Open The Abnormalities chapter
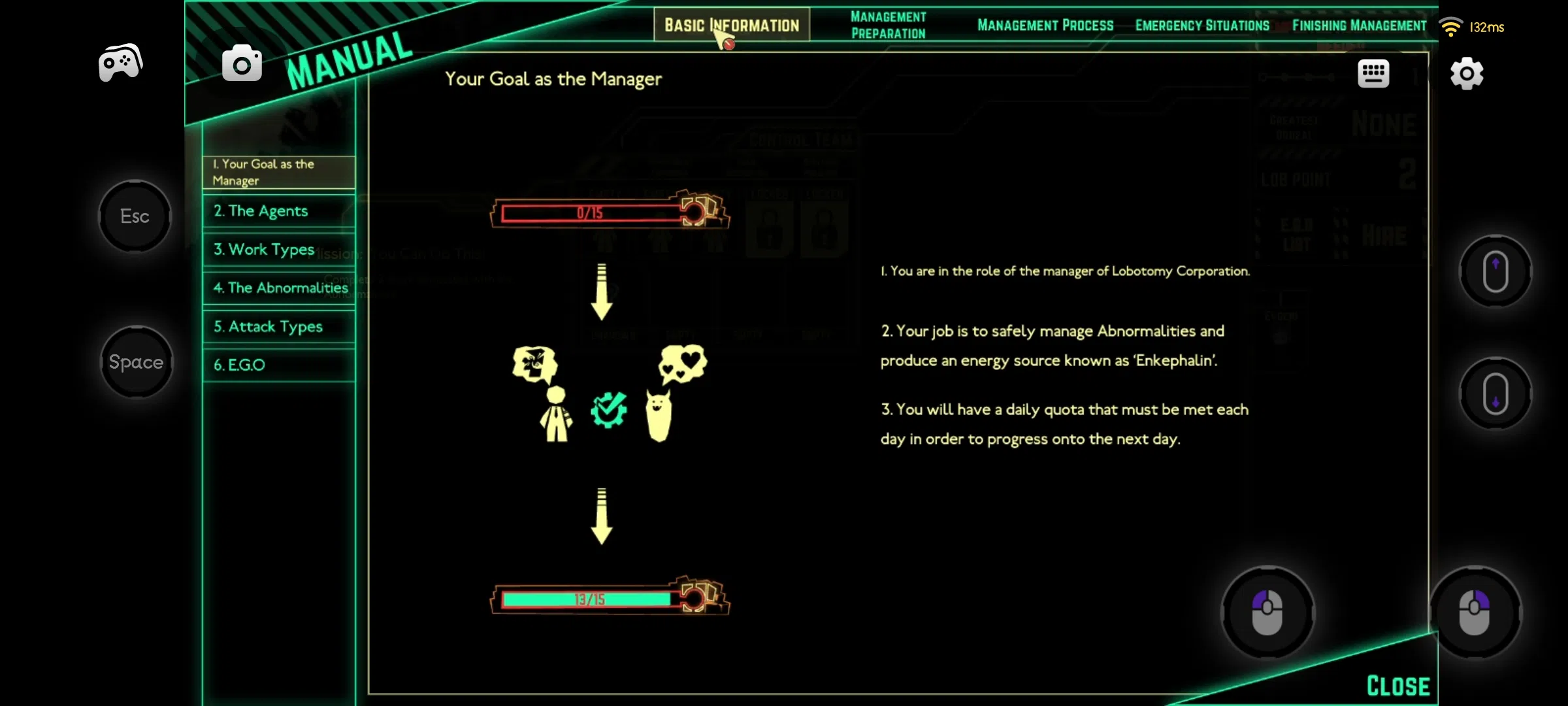The height and width of the screenshot is (706, 1568). (278, 288)
